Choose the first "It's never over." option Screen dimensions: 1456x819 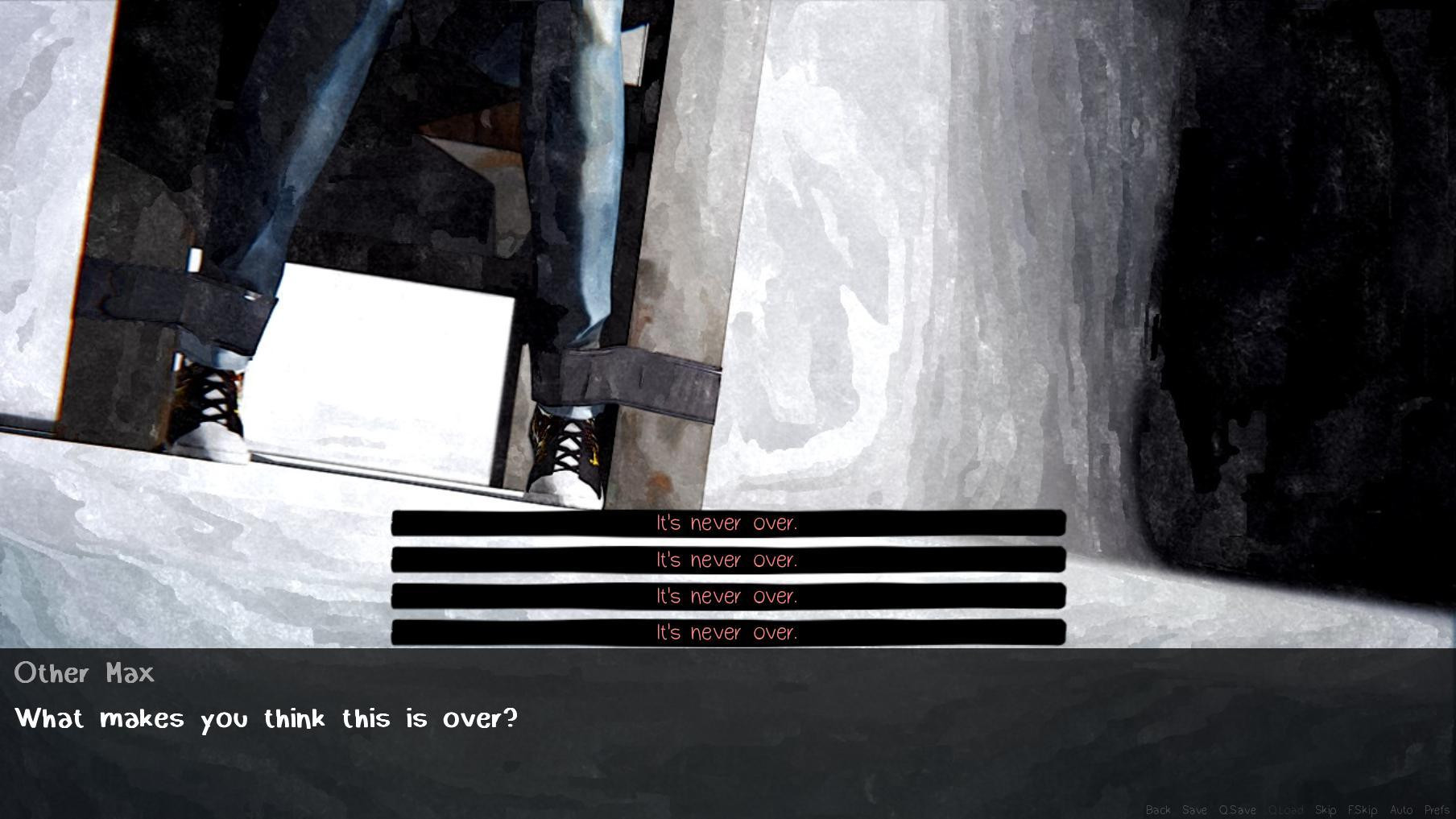[x=727, y=523]
